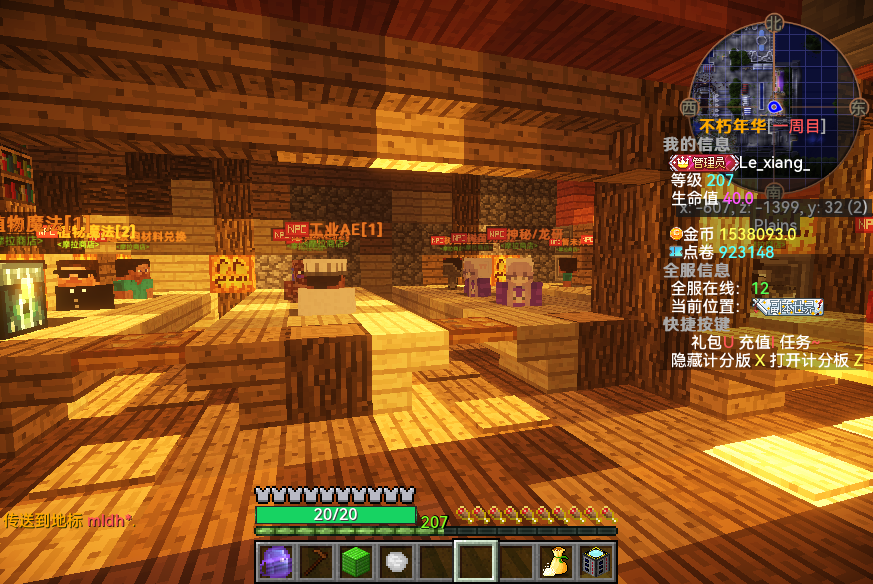The image size is (873, 584).
Task: Select the machine block hotbar slot
Action: coord(597,561)
